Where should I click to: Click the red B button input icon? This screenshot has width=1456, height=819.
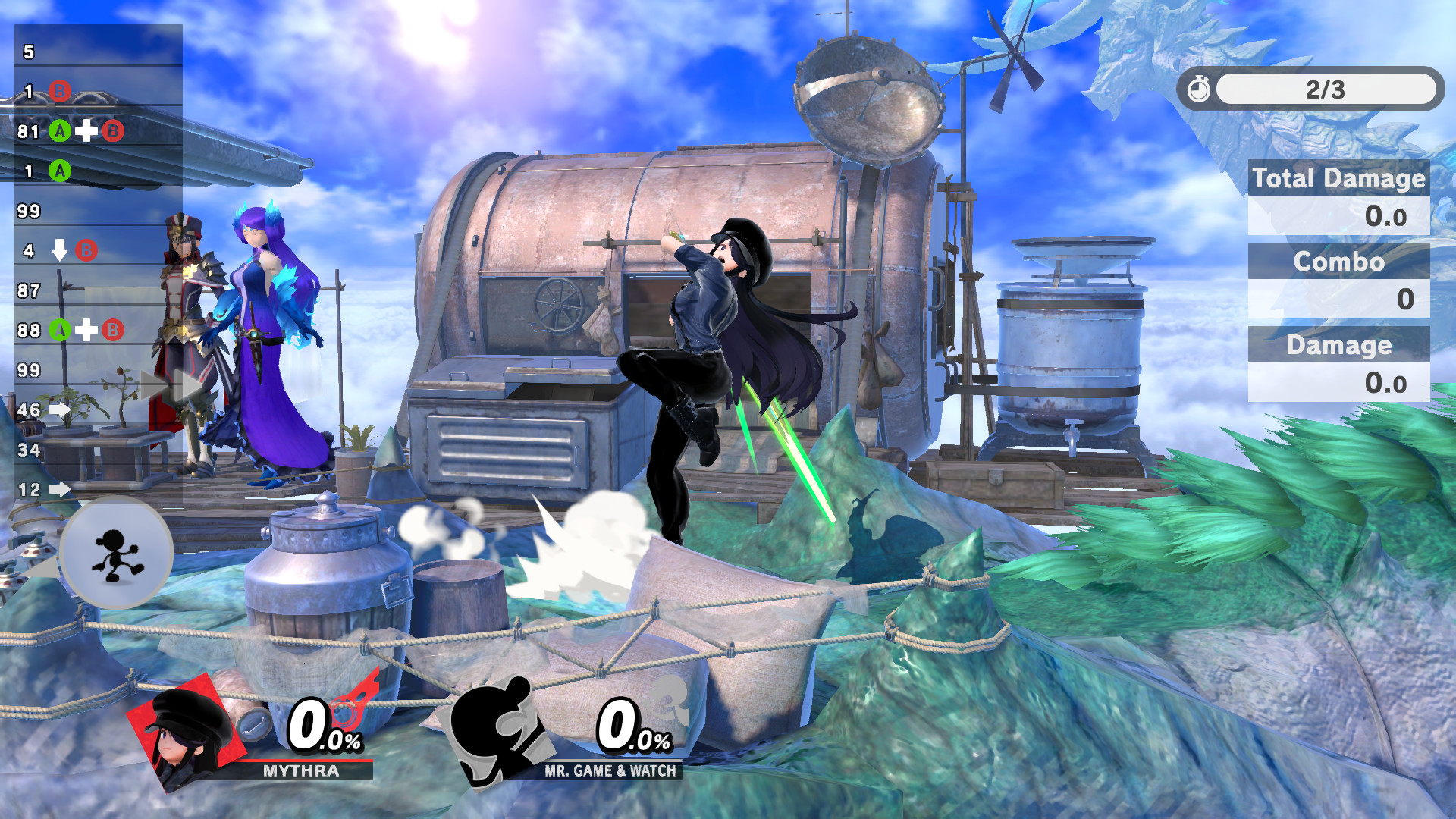point(60,89)
